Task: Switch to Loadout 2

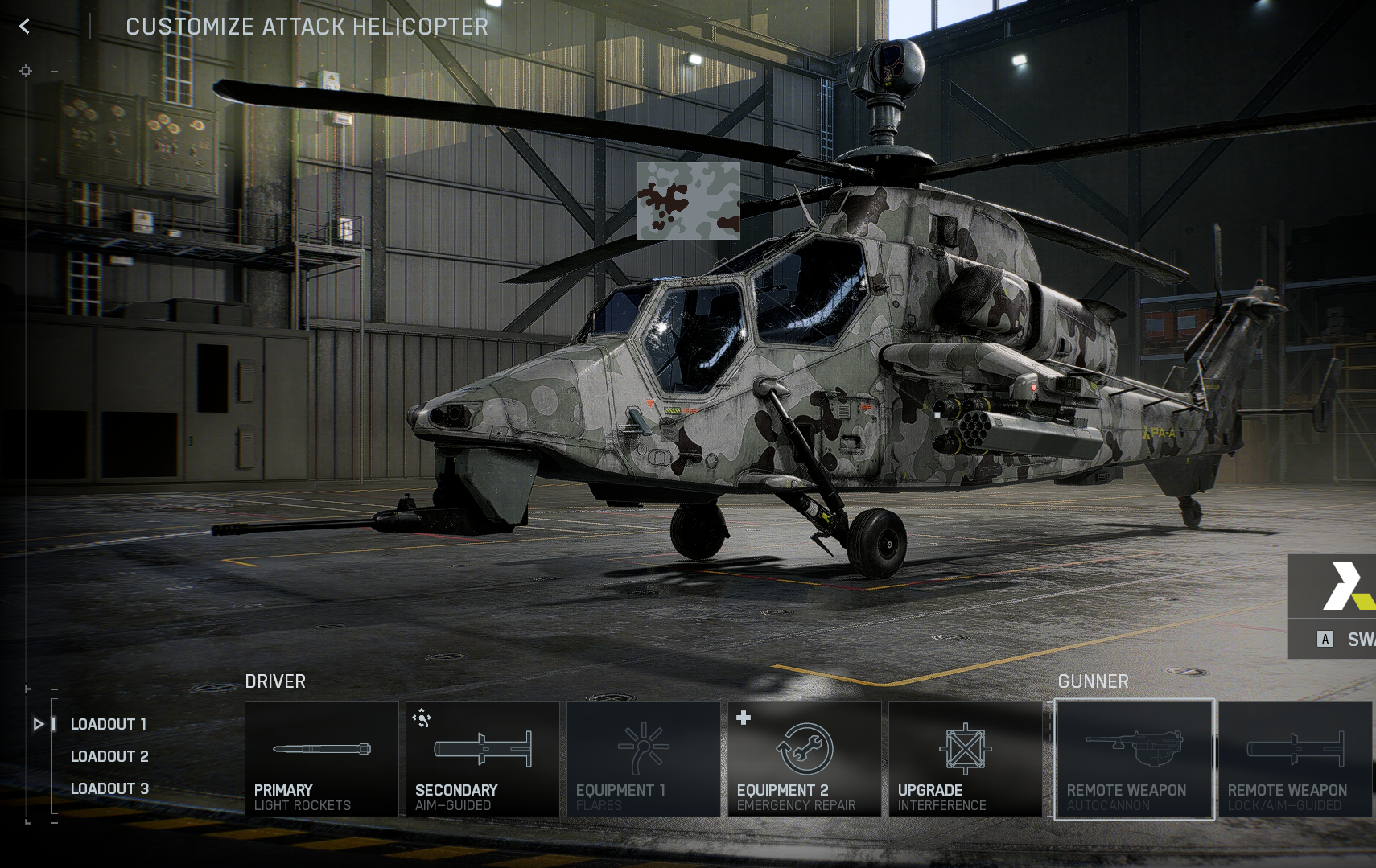Action: [x=109, y=756]
